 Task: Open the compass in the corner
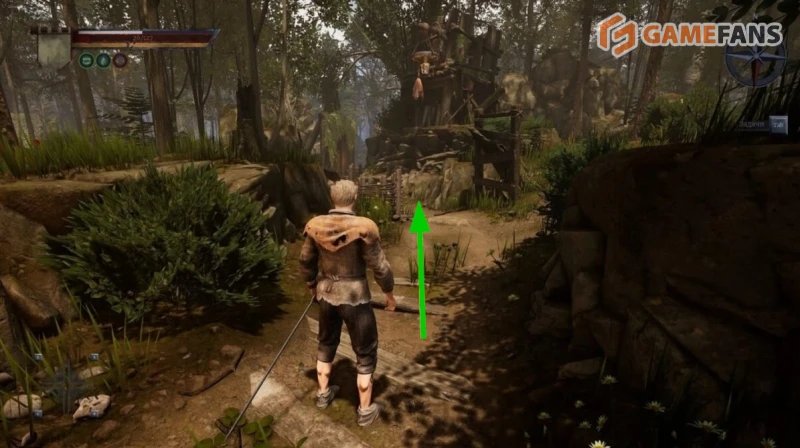click(x=756, y=58)
